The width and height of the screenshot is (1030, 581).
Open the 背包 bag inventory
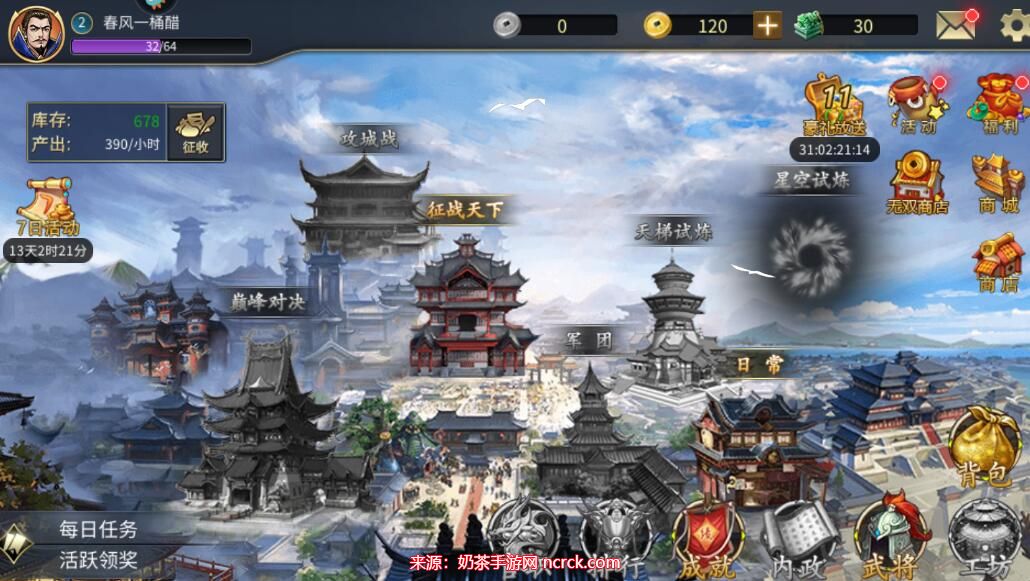click(984, 447)
